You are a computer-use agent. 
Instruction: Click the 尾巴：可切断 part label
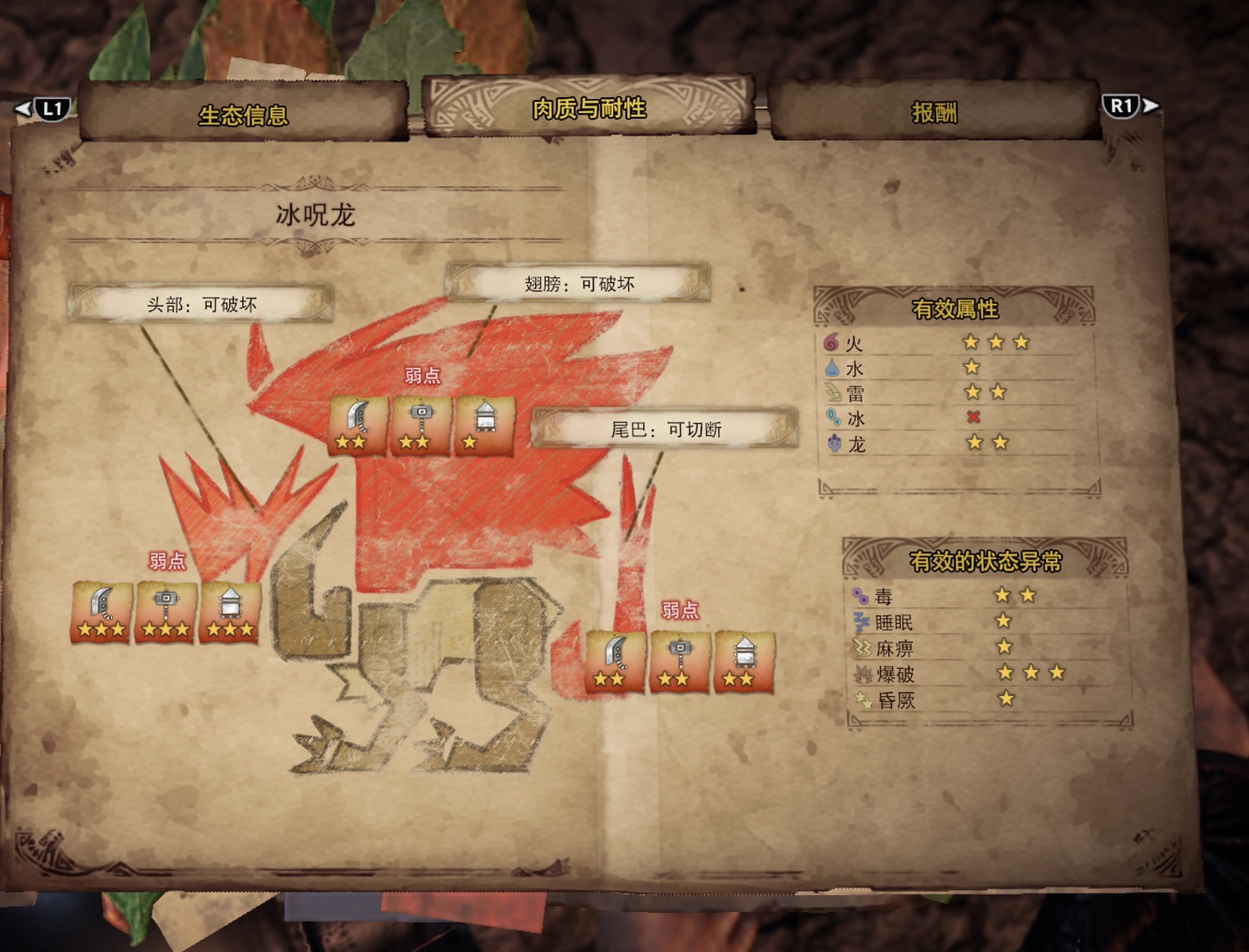(x=665, y=430)
